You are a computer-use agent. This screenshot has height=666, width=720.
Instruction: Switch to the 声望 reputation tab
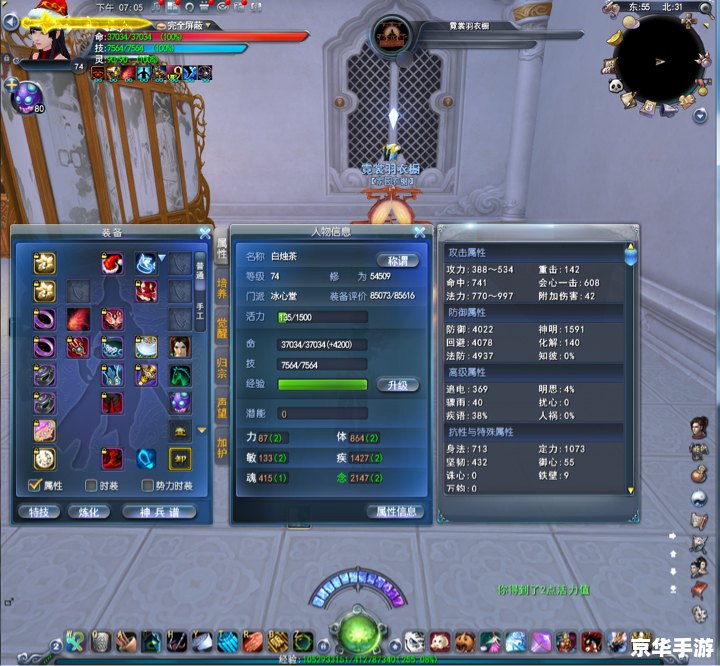222,407
